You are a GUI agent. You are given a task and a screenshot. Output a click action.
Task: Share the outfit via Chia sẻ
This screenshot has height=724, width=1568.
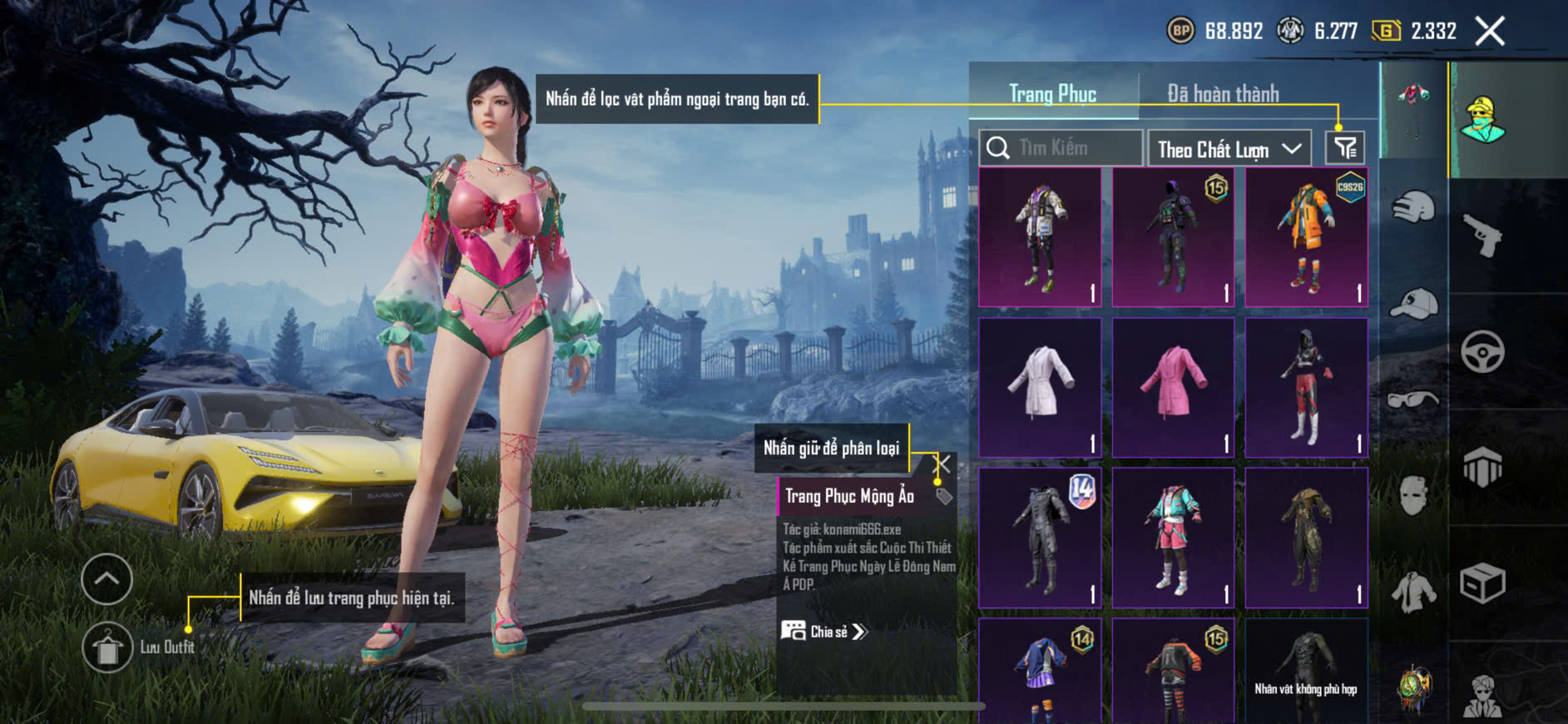coord(824,632)
